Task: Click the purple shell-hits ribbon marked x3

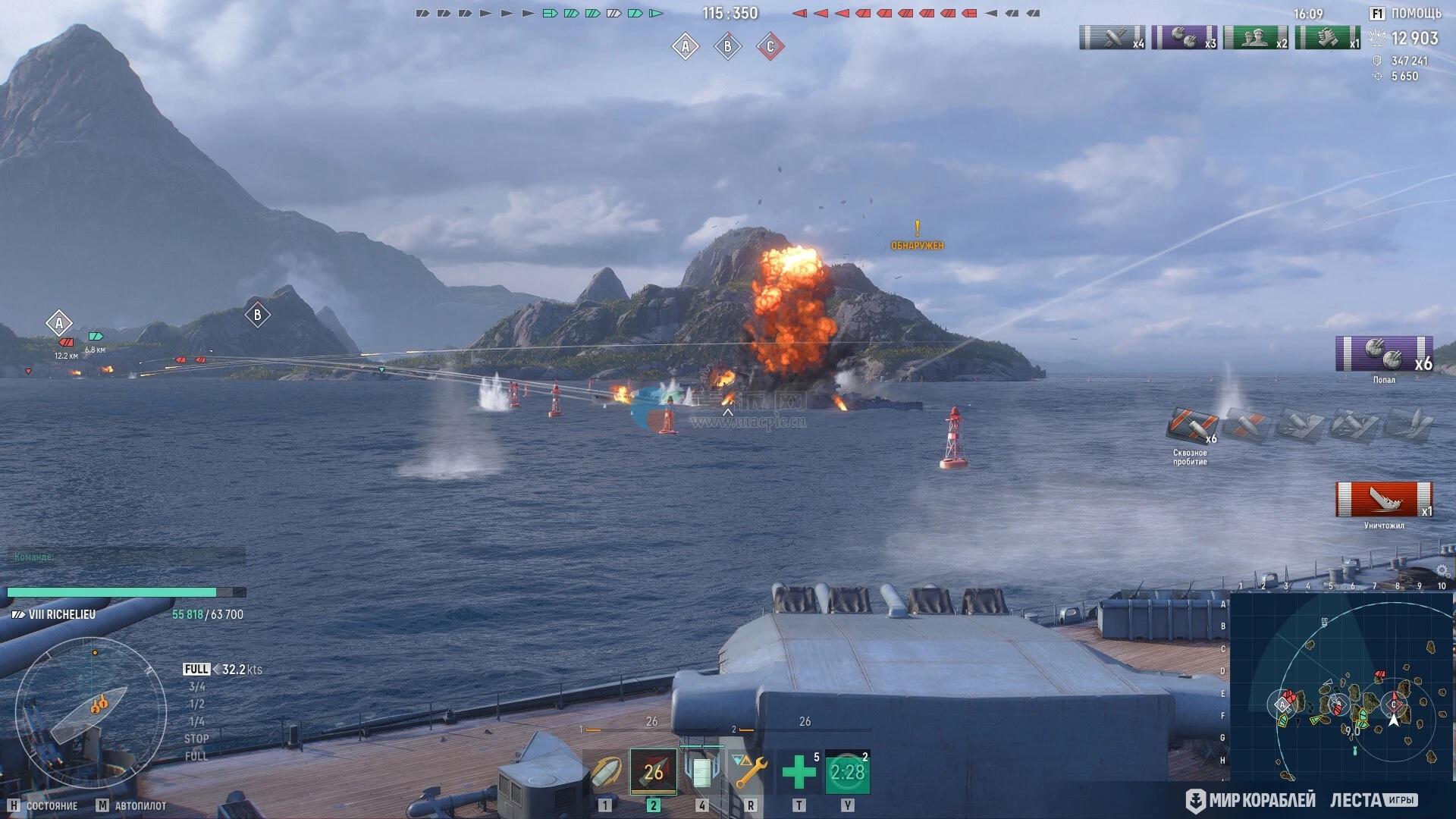Action: (1184, 37)
